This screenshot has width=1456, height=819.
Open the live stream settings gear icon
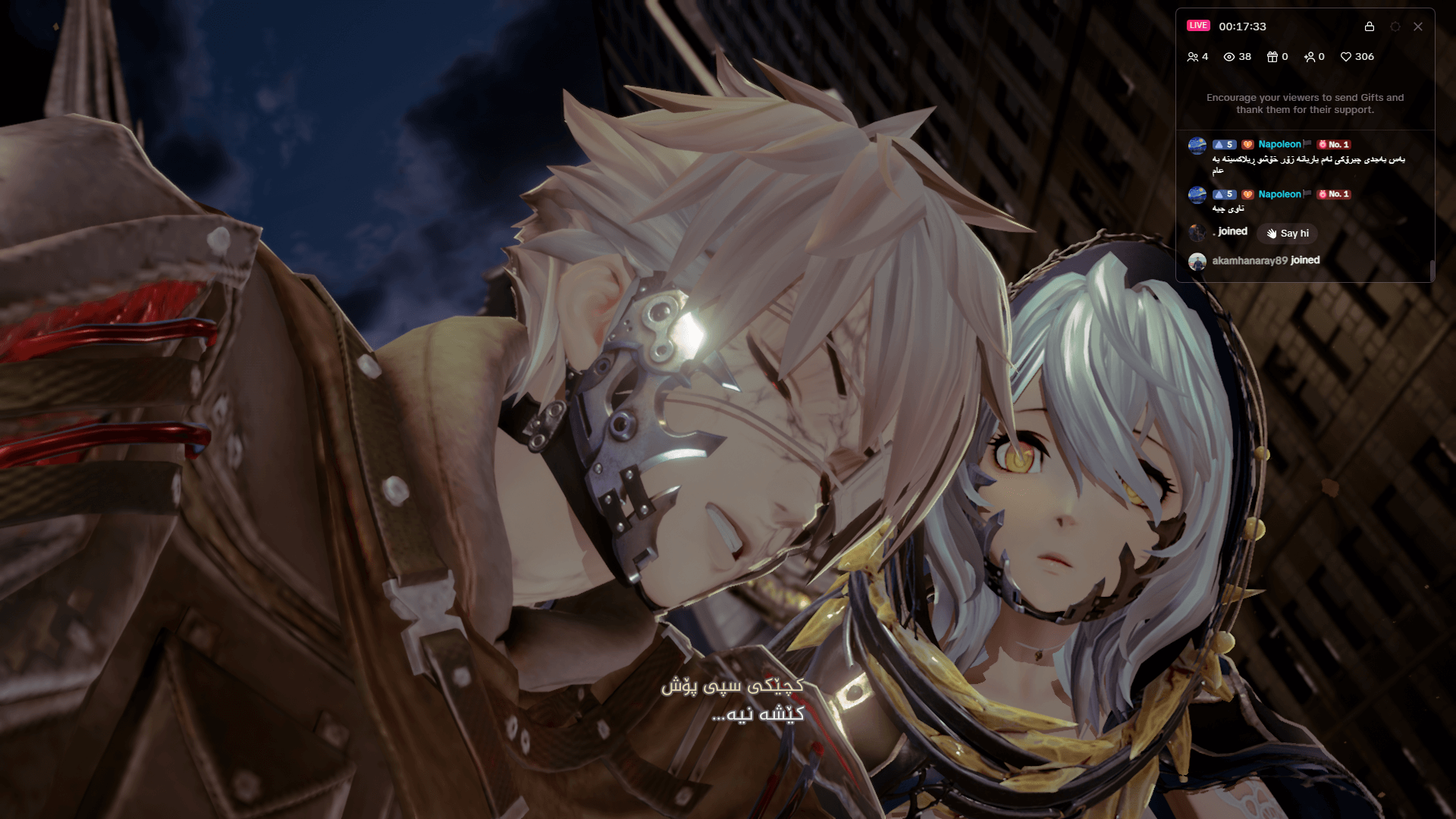tap(1395, 27)
